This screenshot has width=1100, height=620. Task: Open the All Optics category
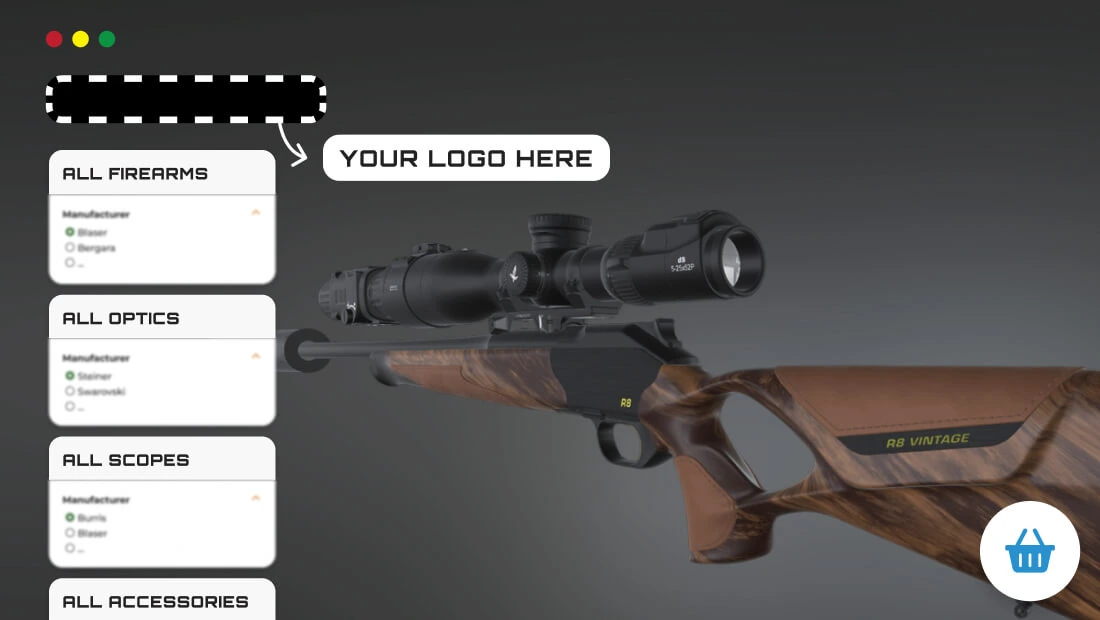121,319
